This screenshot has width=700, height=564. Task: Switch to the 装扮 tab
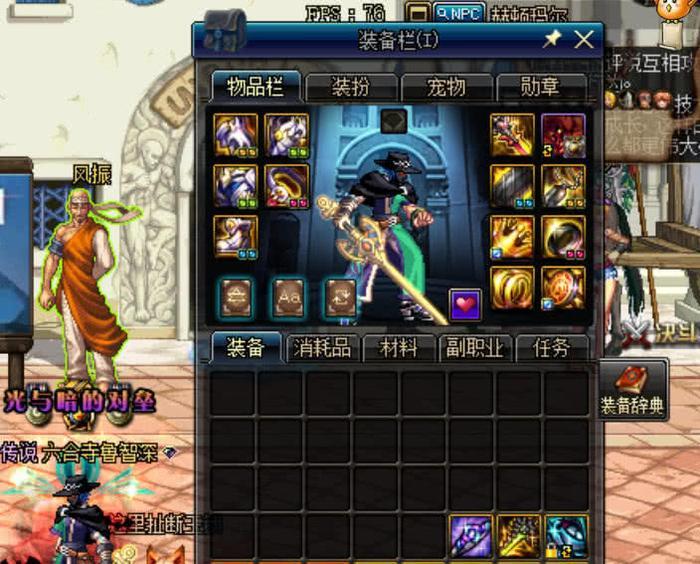(350, 87)
